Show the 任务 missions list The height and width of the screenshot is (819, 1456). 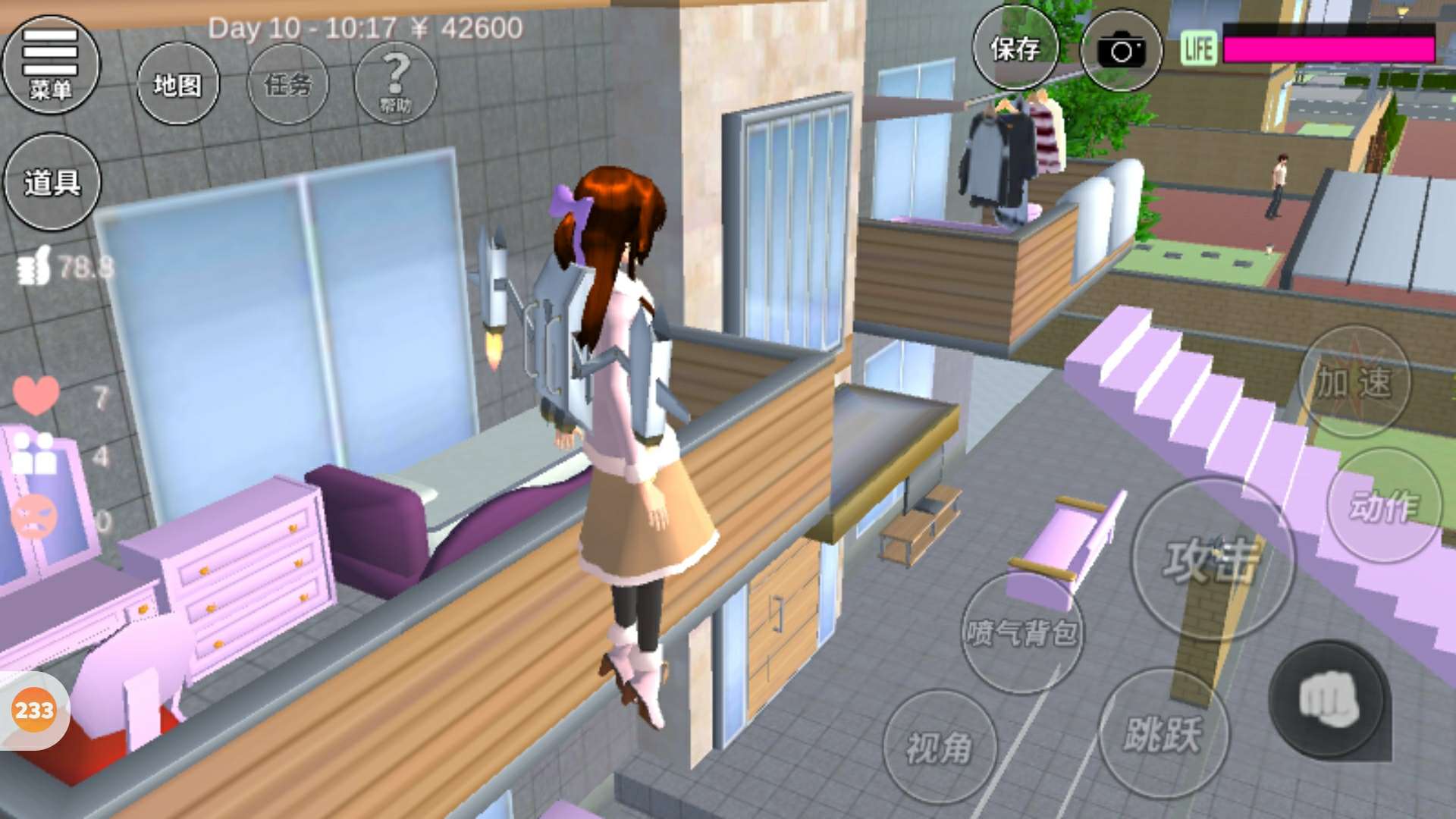click(287, 84)
